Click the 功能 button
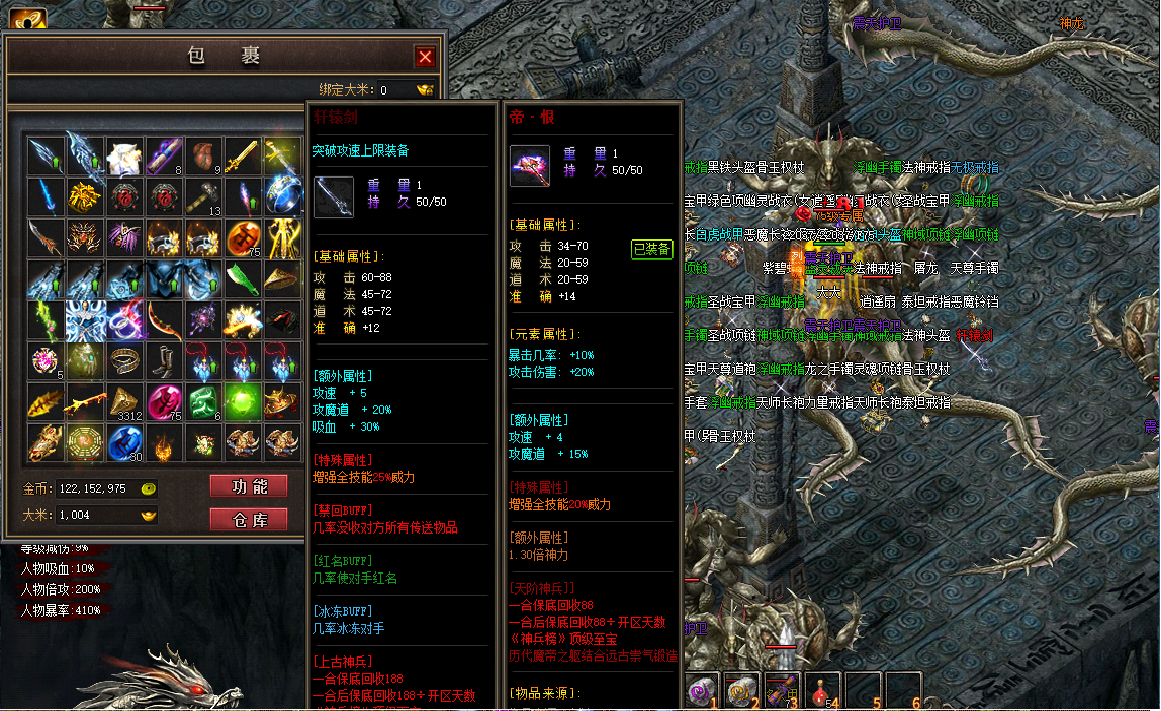This screenshot has width=1161, height=711. [x=248, y=486]
